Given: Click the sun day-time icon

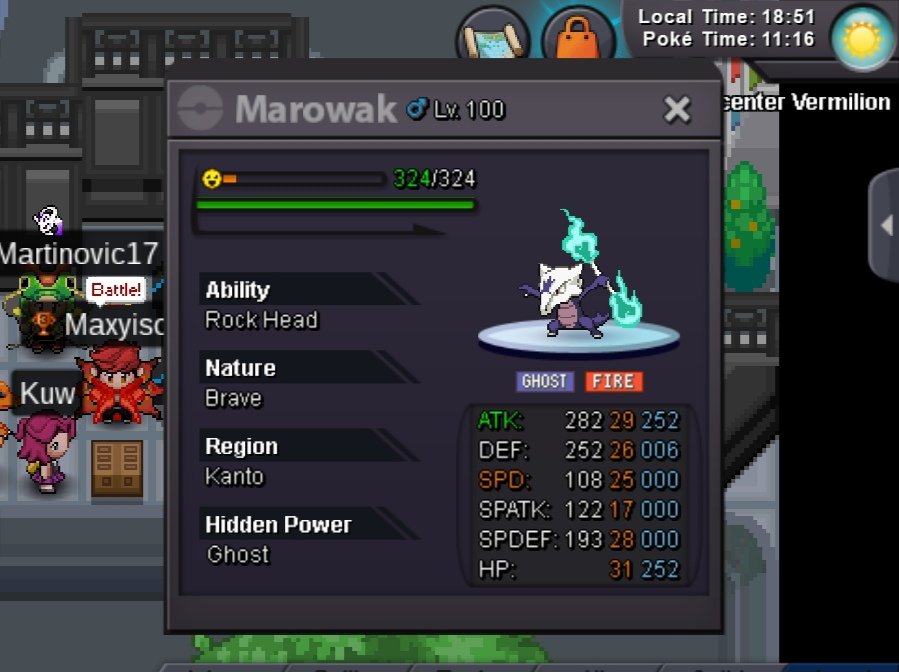Looking at the screenshot, I should pos(860,39).
